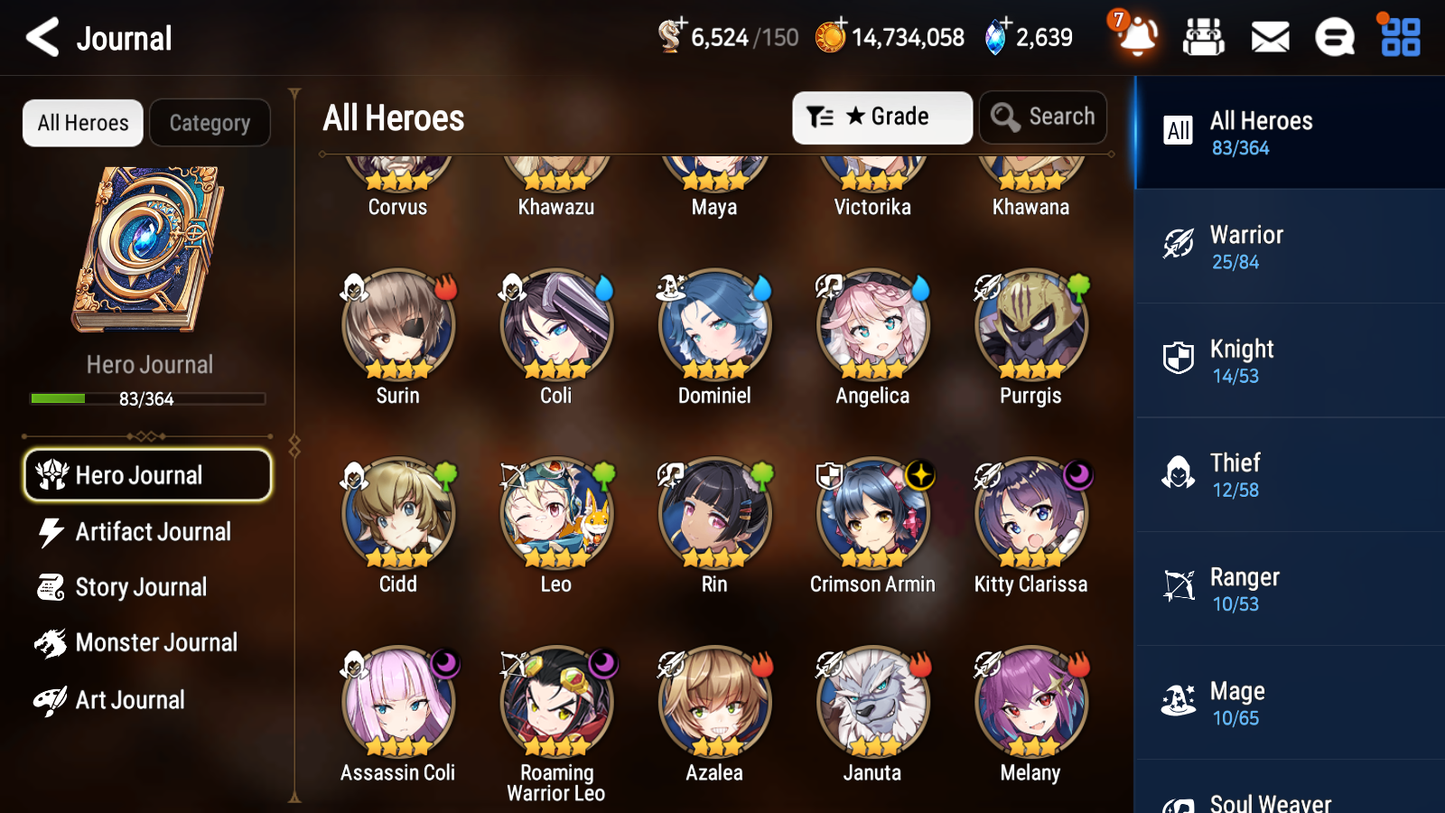Open the mail inbox icon
The width and height of the screenshot is (1445, 813).
(1269, 36)
